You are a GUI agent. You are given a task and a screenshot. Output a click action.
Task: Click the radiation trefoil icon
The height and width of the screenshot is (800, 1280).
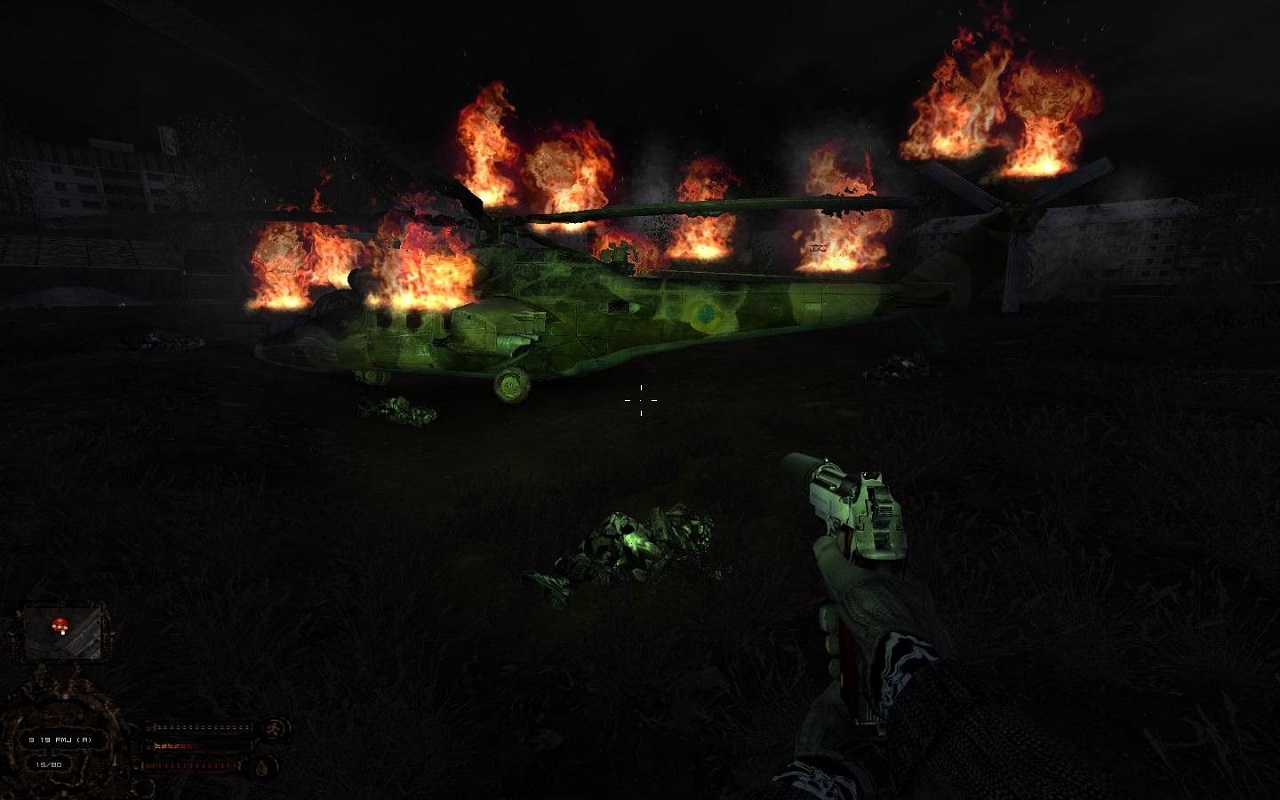tap(273, 728)
